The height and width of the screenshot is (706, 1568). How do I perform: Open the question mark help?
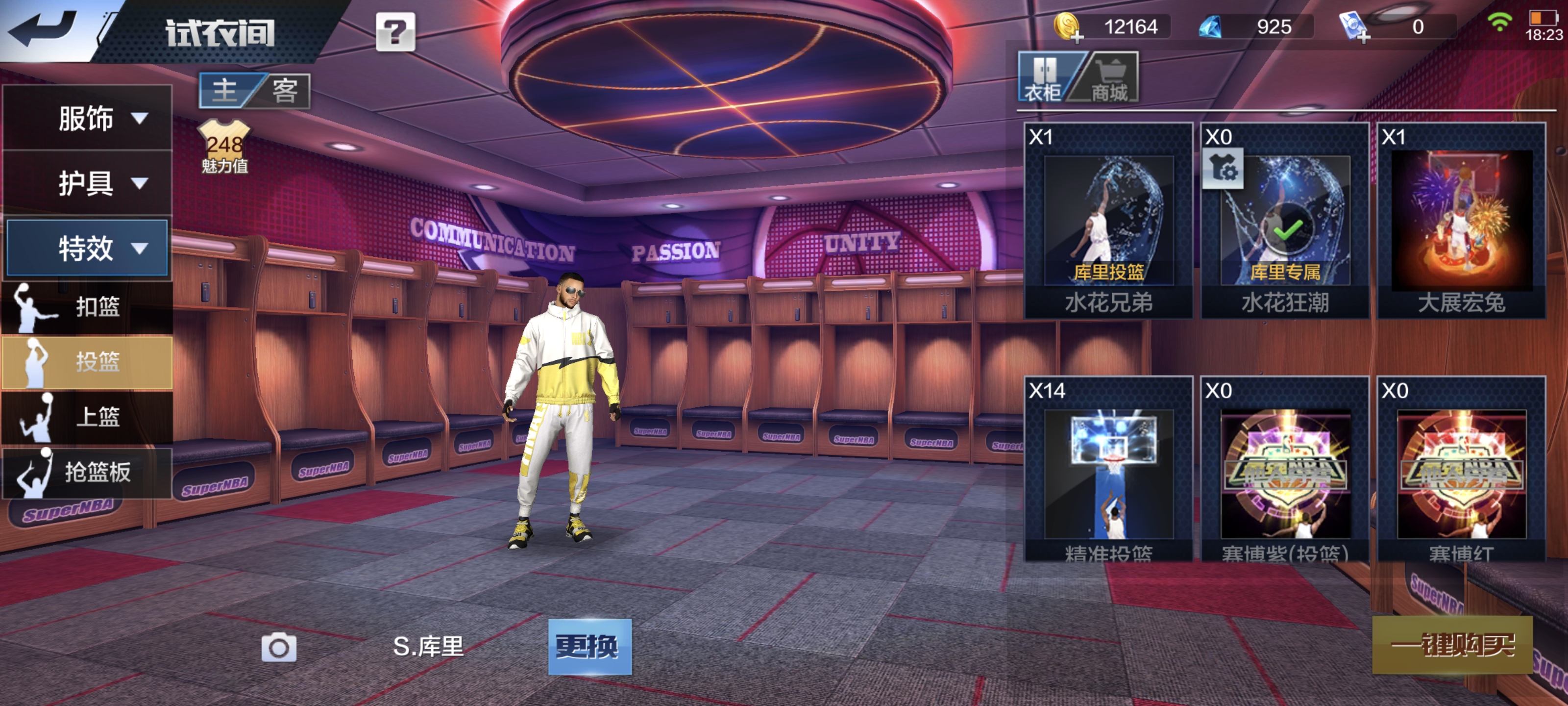tap(395, 32)
